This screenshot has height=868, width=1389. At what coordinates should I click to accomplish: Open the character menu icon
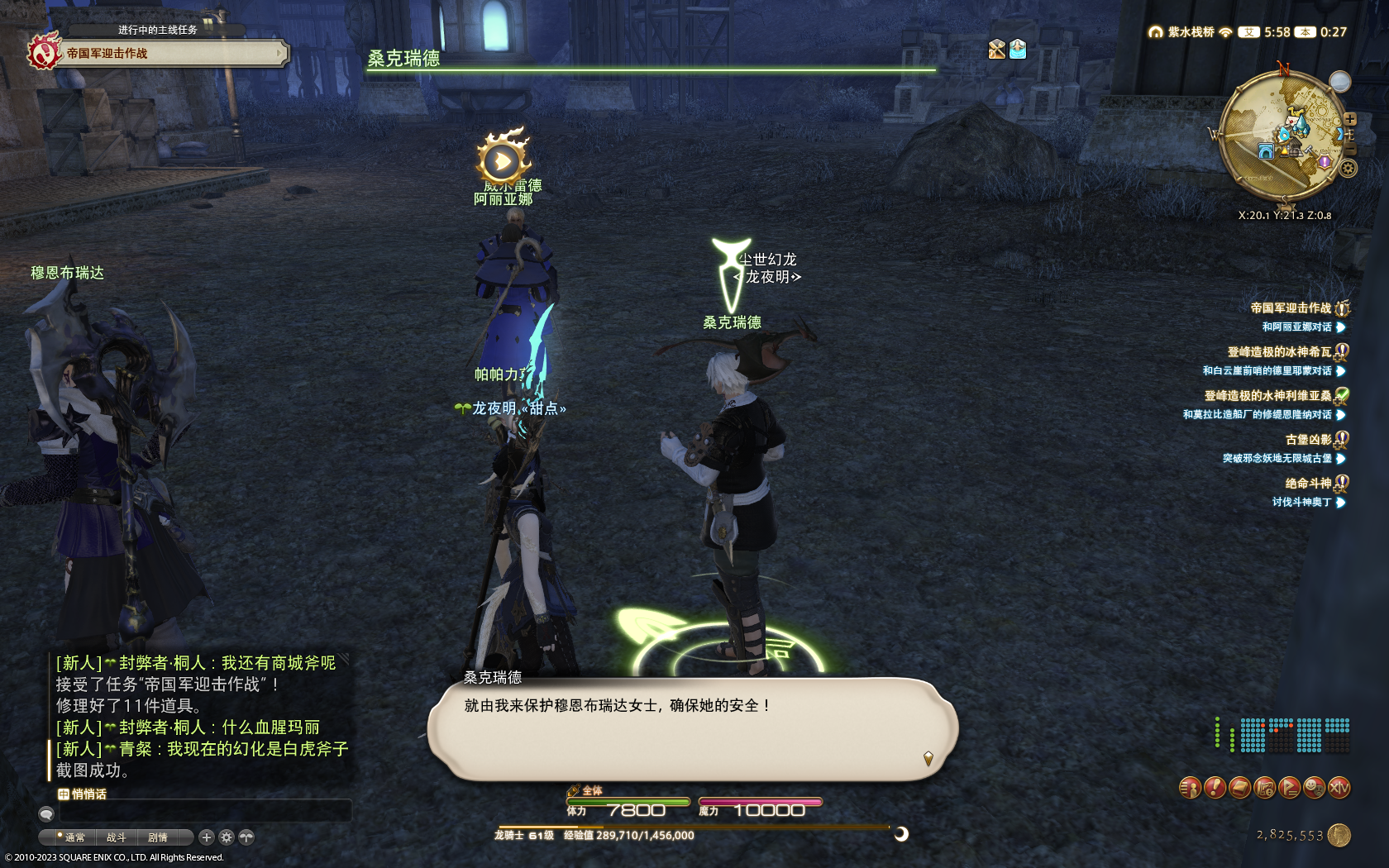pos(1190,788)
